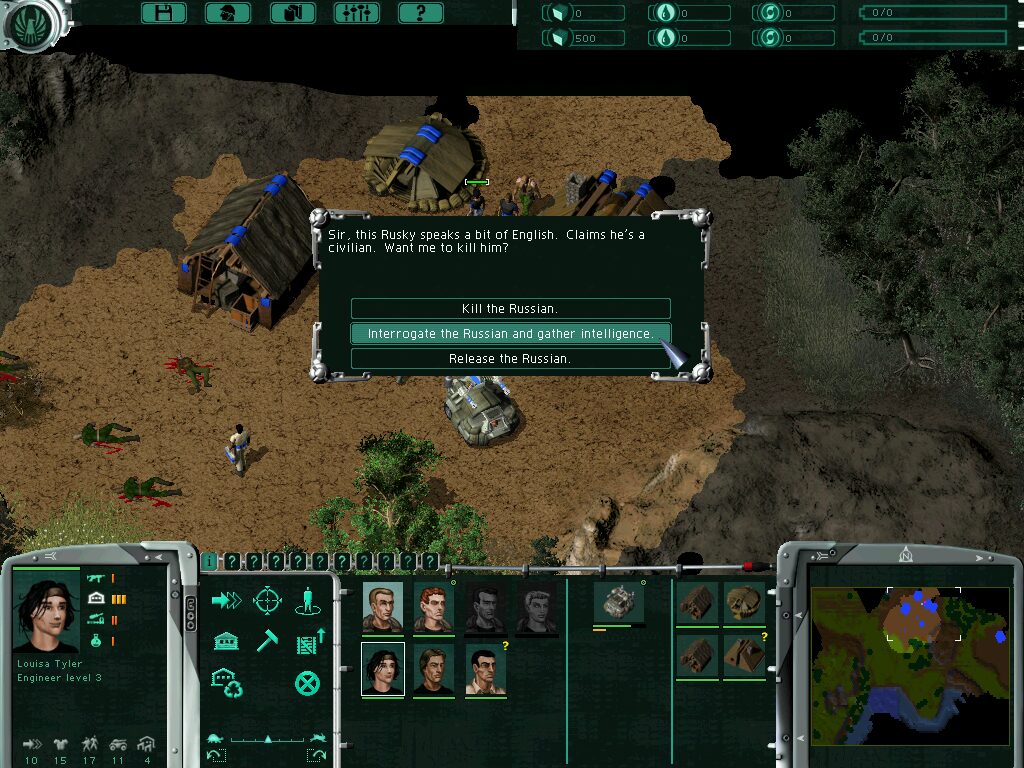
Task: Click the green info tab above command panel
Action: click(x=209, y=562)
